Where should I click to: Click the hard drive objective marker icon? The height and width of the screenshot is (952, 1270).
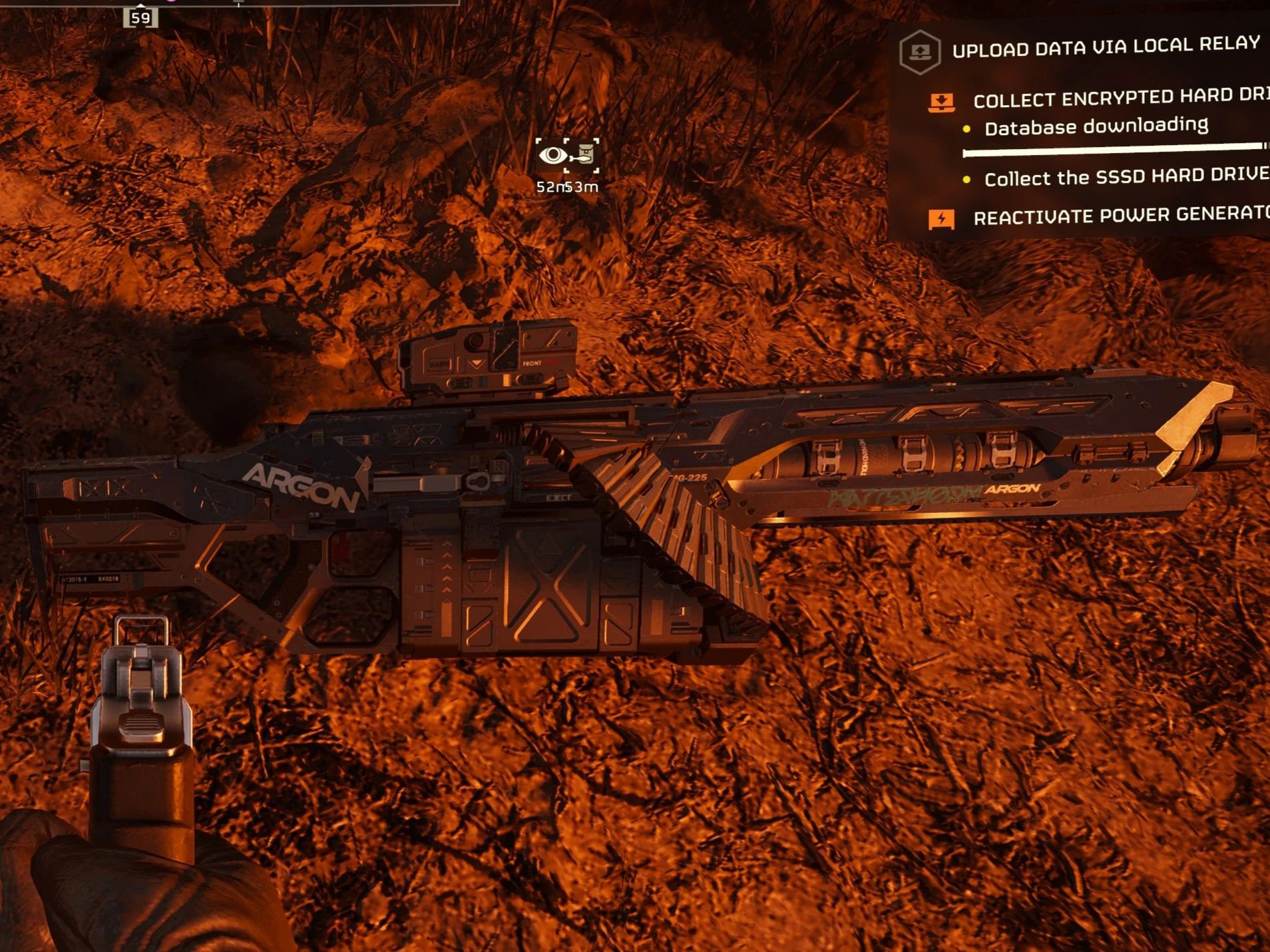point(584,155)
